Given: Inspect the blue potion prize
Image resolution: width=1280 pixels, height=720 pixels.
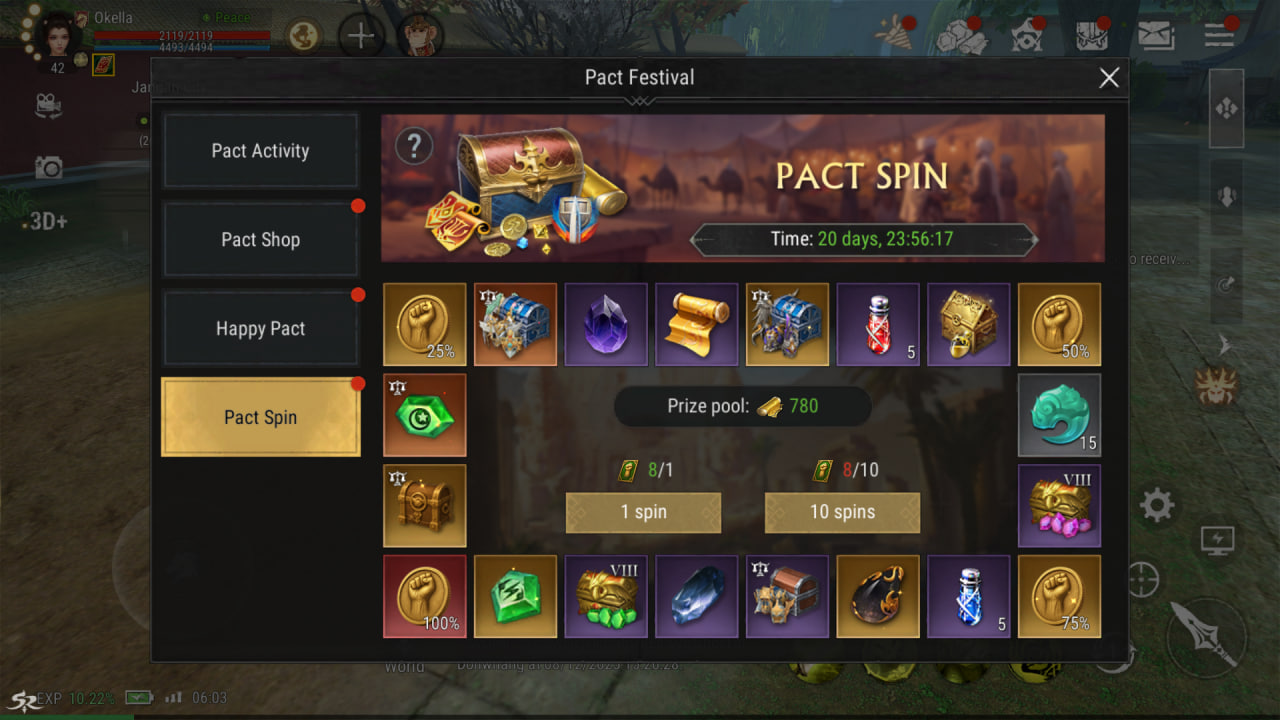Looking at the screenshot, I should point(968,597).
